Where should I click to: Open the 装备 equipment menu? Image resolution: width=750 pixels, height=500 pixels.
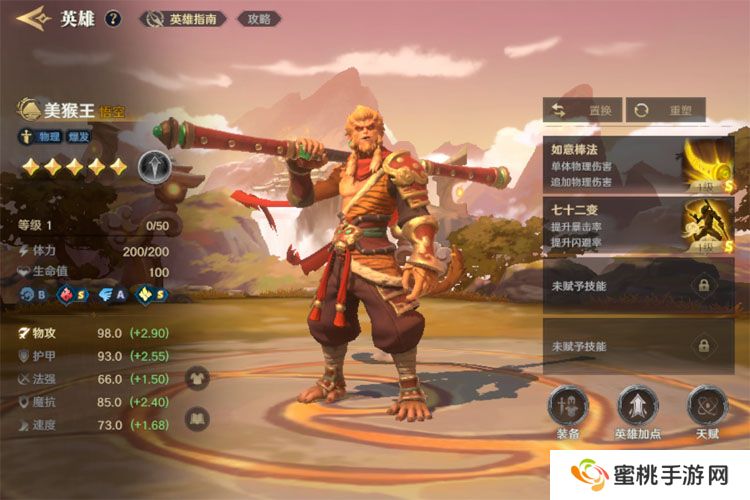pyautogui.click(x=568, y=412)
